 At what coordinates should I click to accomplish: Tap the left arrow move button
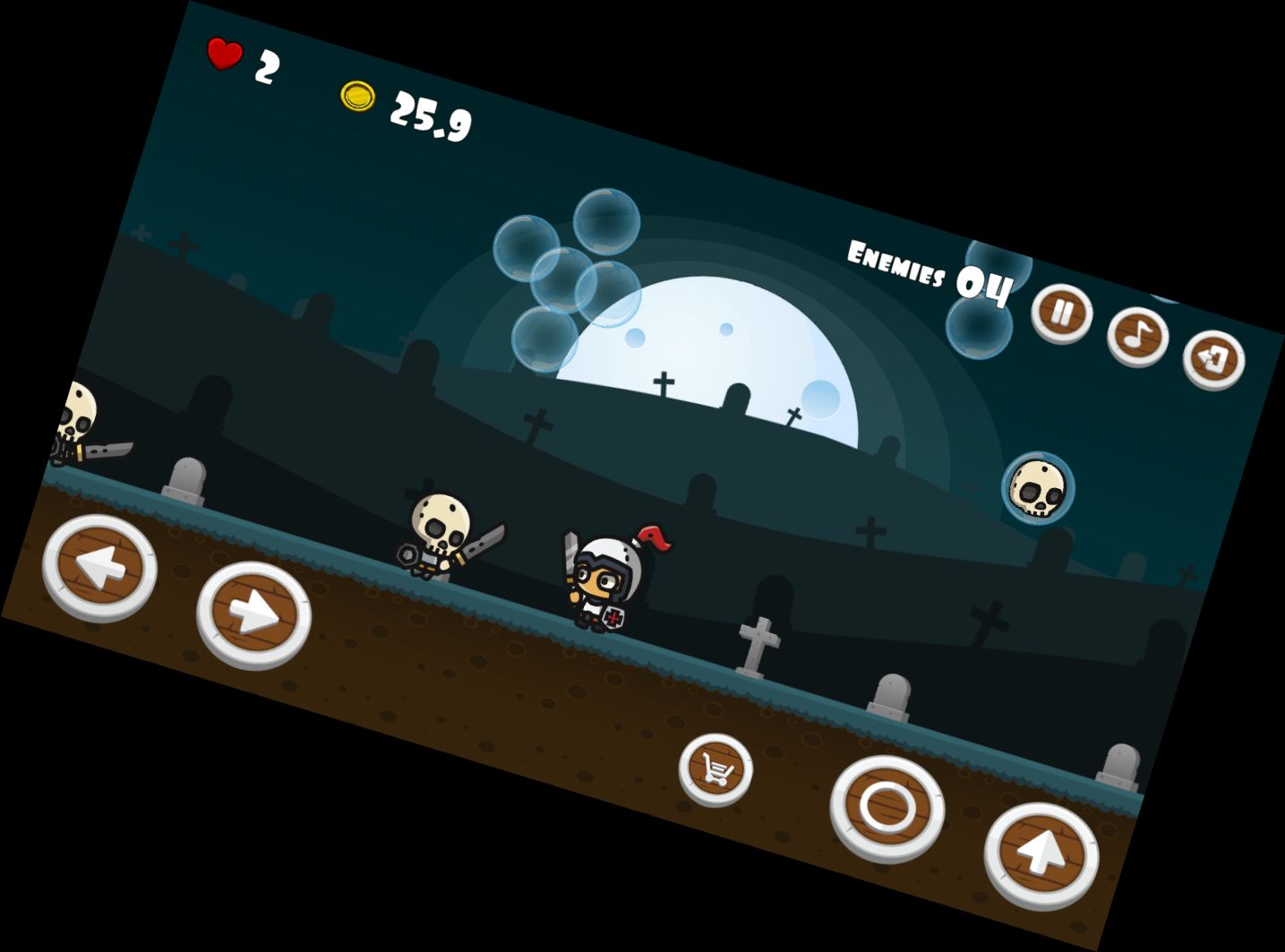[99, 567]
